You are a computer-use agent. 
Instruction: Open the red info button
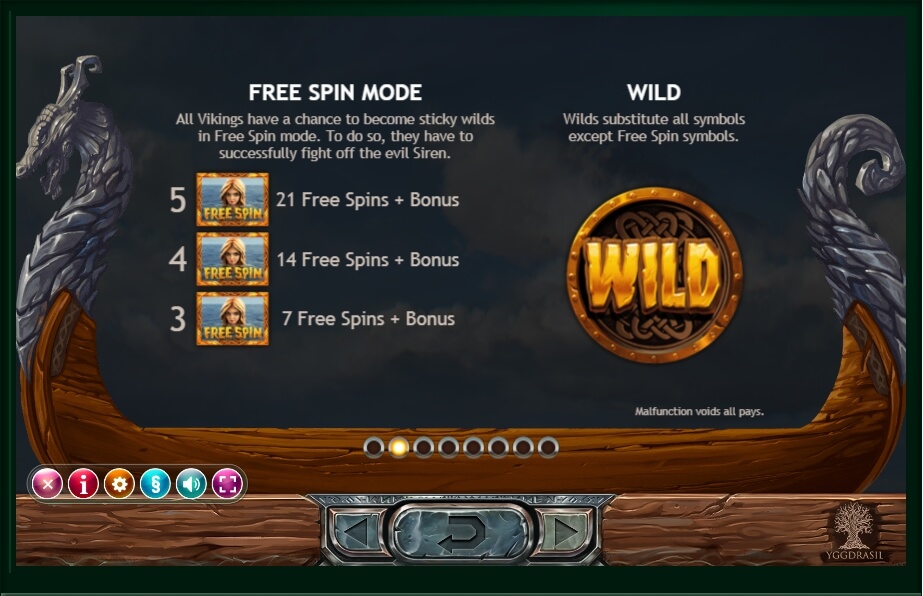click(x=83, y=485)
